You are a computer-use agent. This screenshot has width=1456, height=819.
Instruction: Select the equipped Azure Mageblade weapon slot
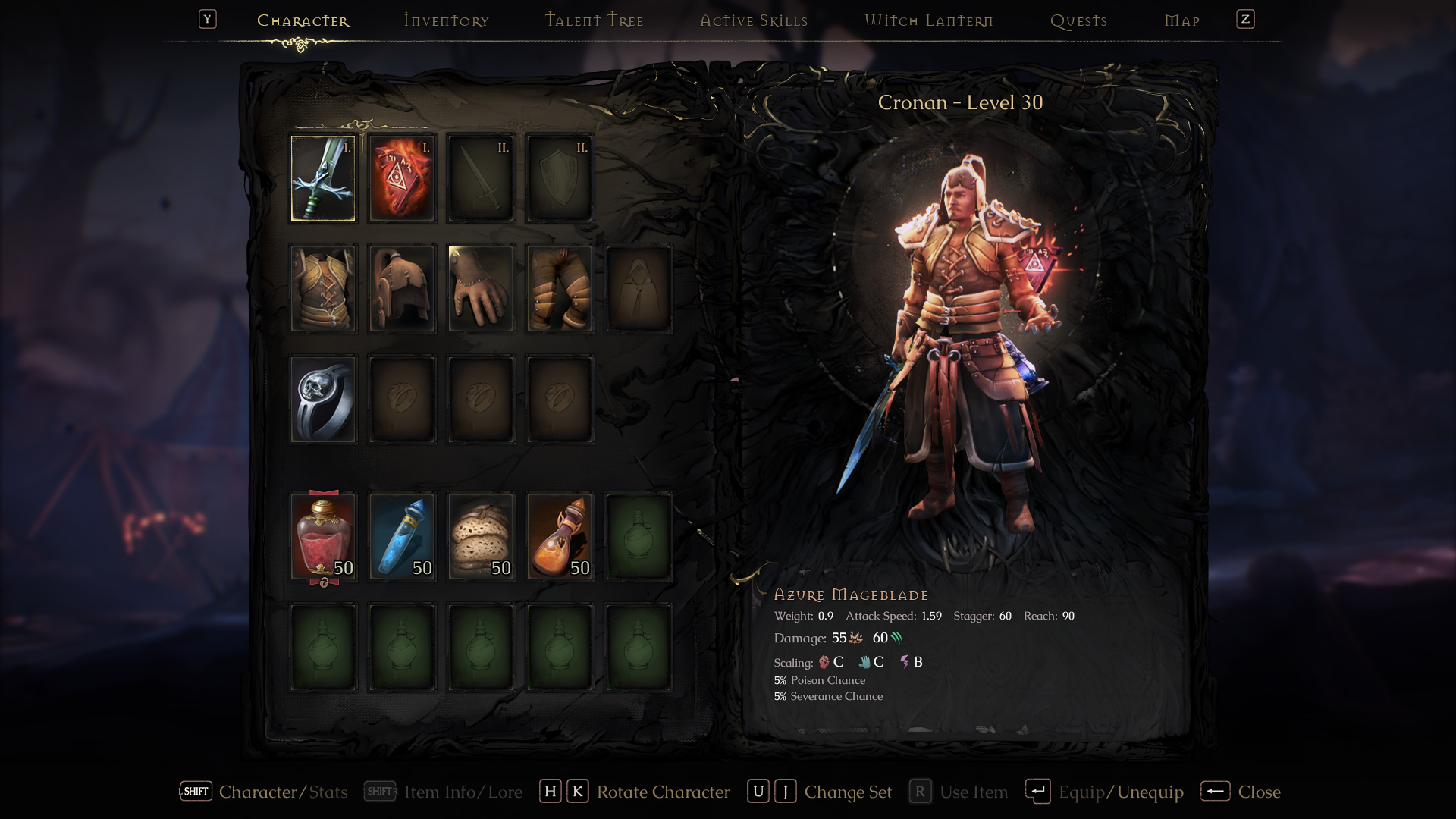[x=324, y=177]
